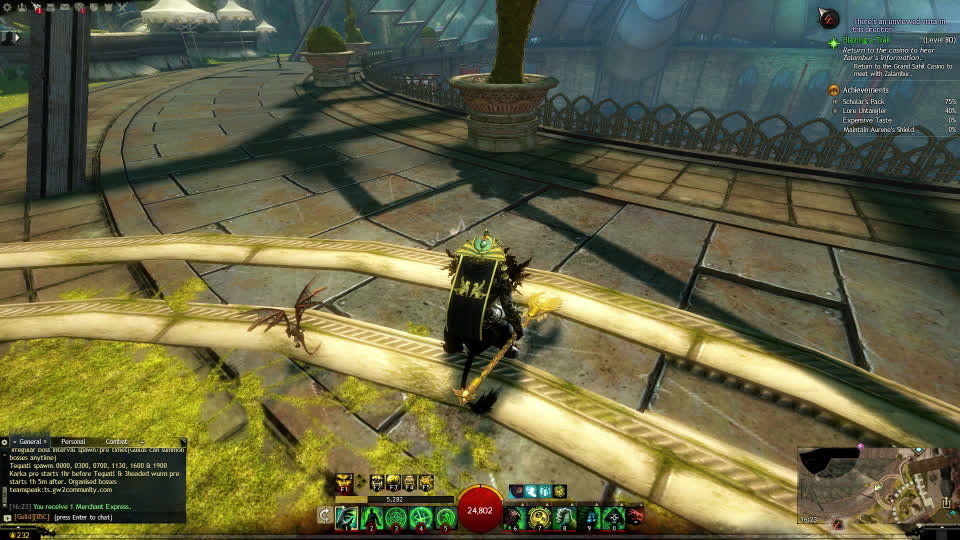Open the Achievements tracker header

(x=865, y=90)
